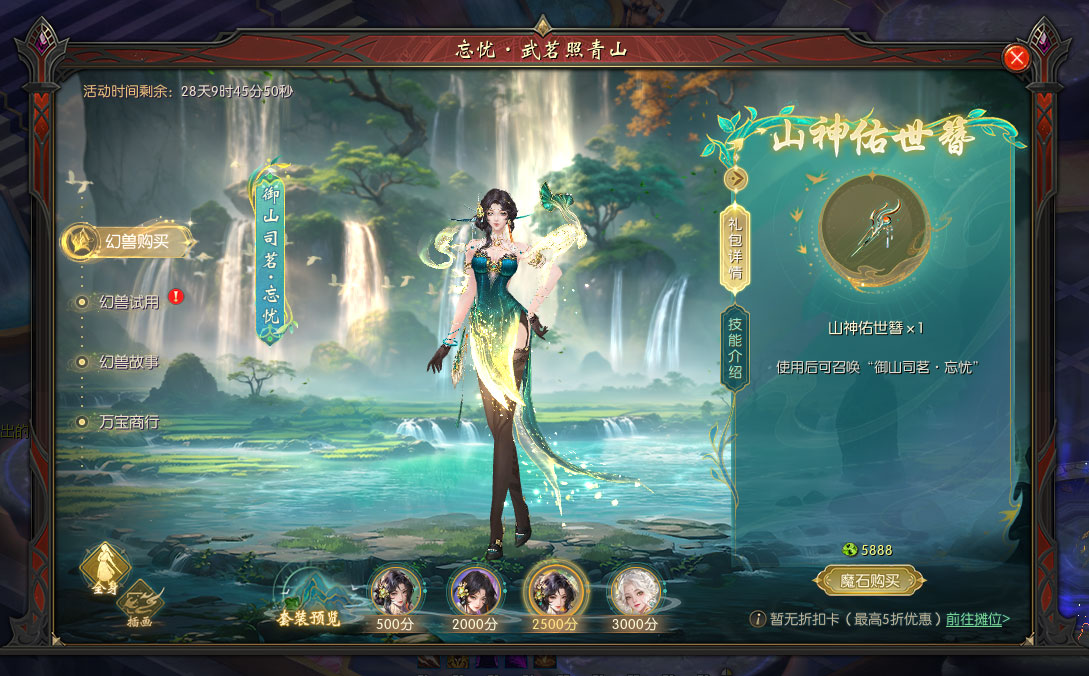Switch to 插画 illustration view
Screen dimensions: 1089x676
(140, 603)
